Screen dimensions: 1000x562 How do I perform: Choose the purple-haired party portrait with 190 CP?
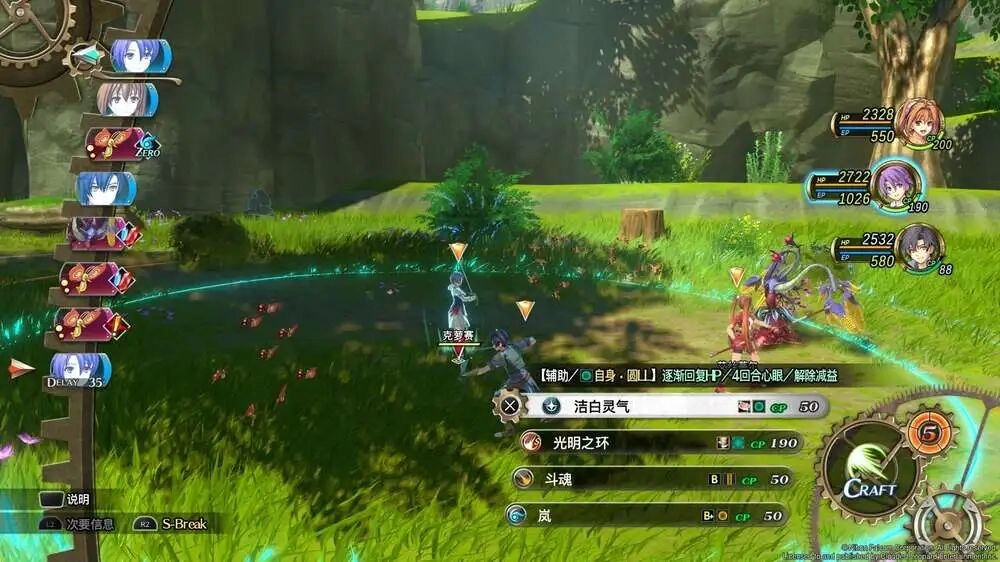(x=894, y=184)
